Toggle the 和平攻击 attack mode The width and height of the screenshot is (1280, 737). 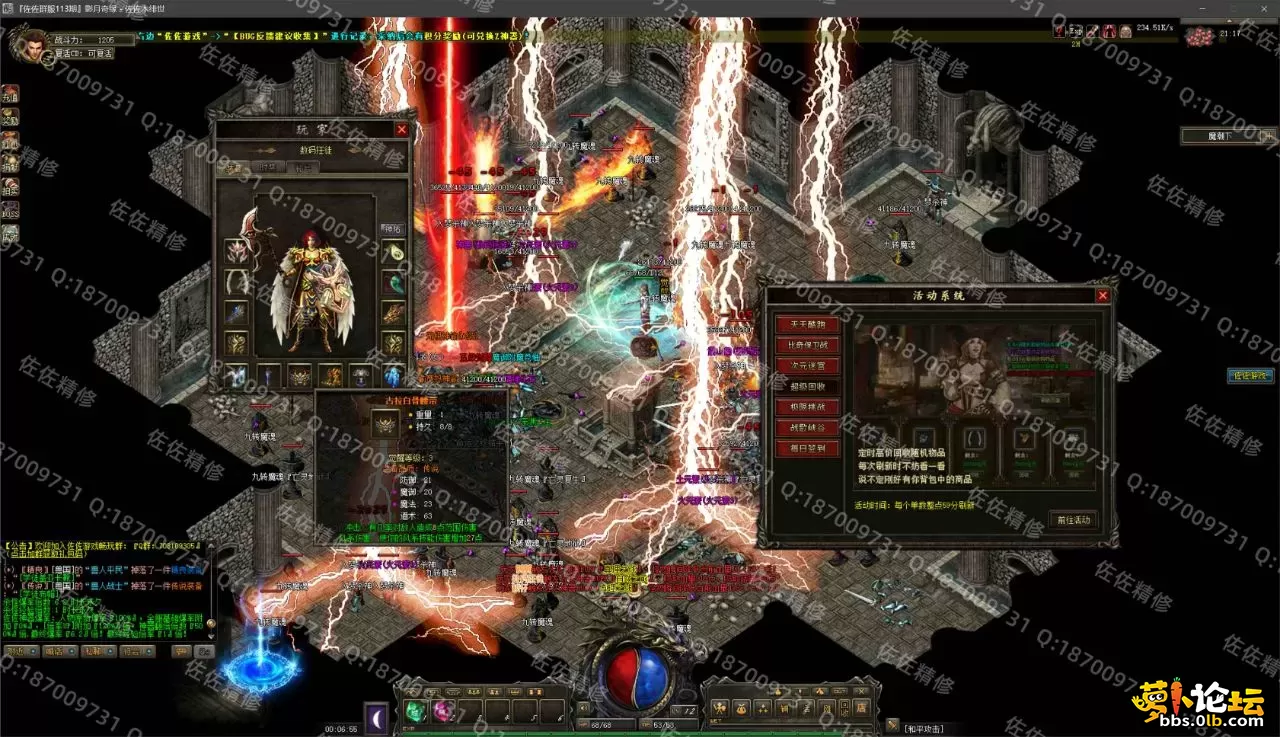(923, 729)
